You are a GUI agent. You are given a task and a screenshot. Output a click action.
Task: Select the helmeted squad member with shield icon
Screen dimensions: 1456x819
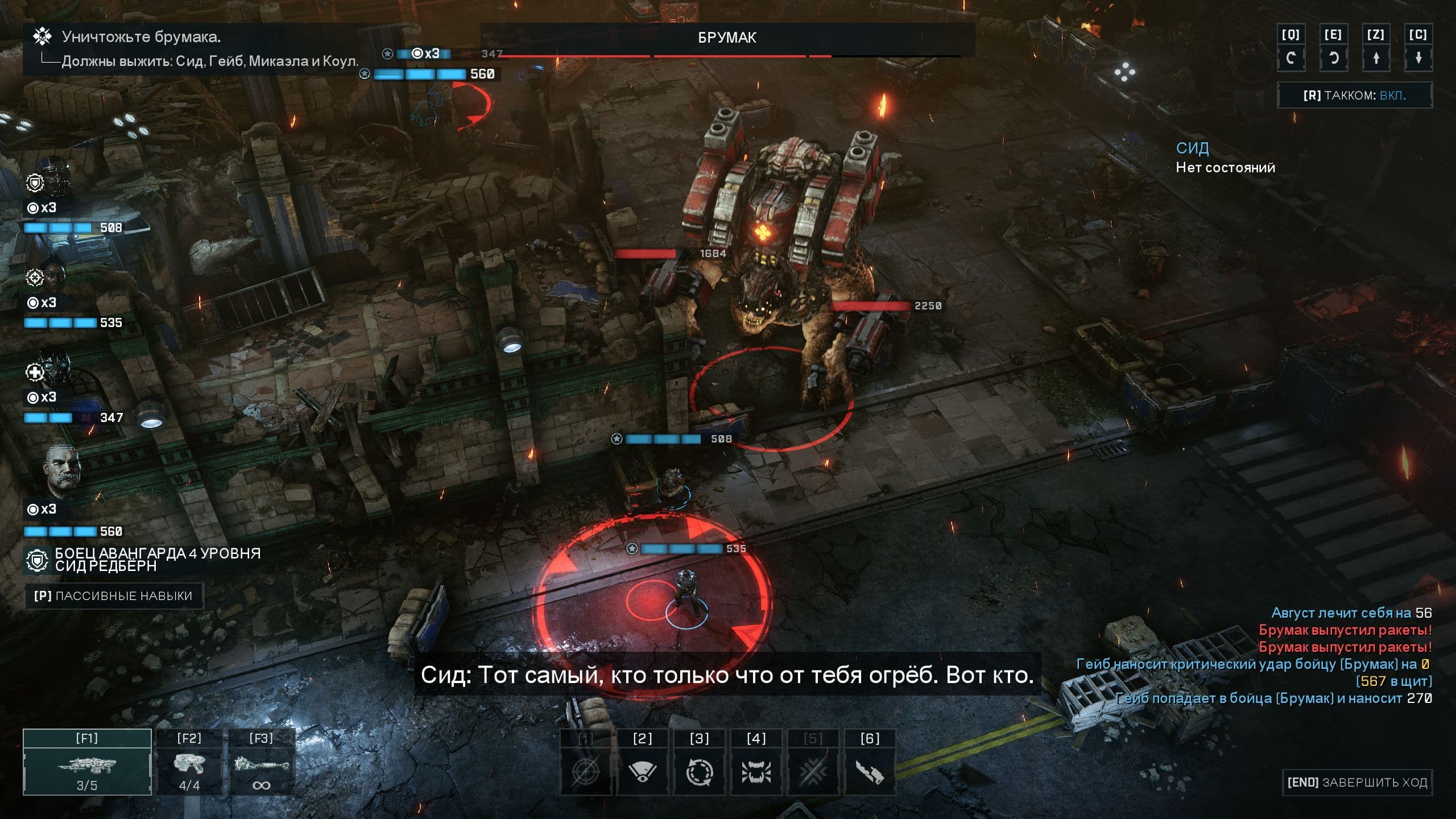pyautogui.click(x=54, y=179)
